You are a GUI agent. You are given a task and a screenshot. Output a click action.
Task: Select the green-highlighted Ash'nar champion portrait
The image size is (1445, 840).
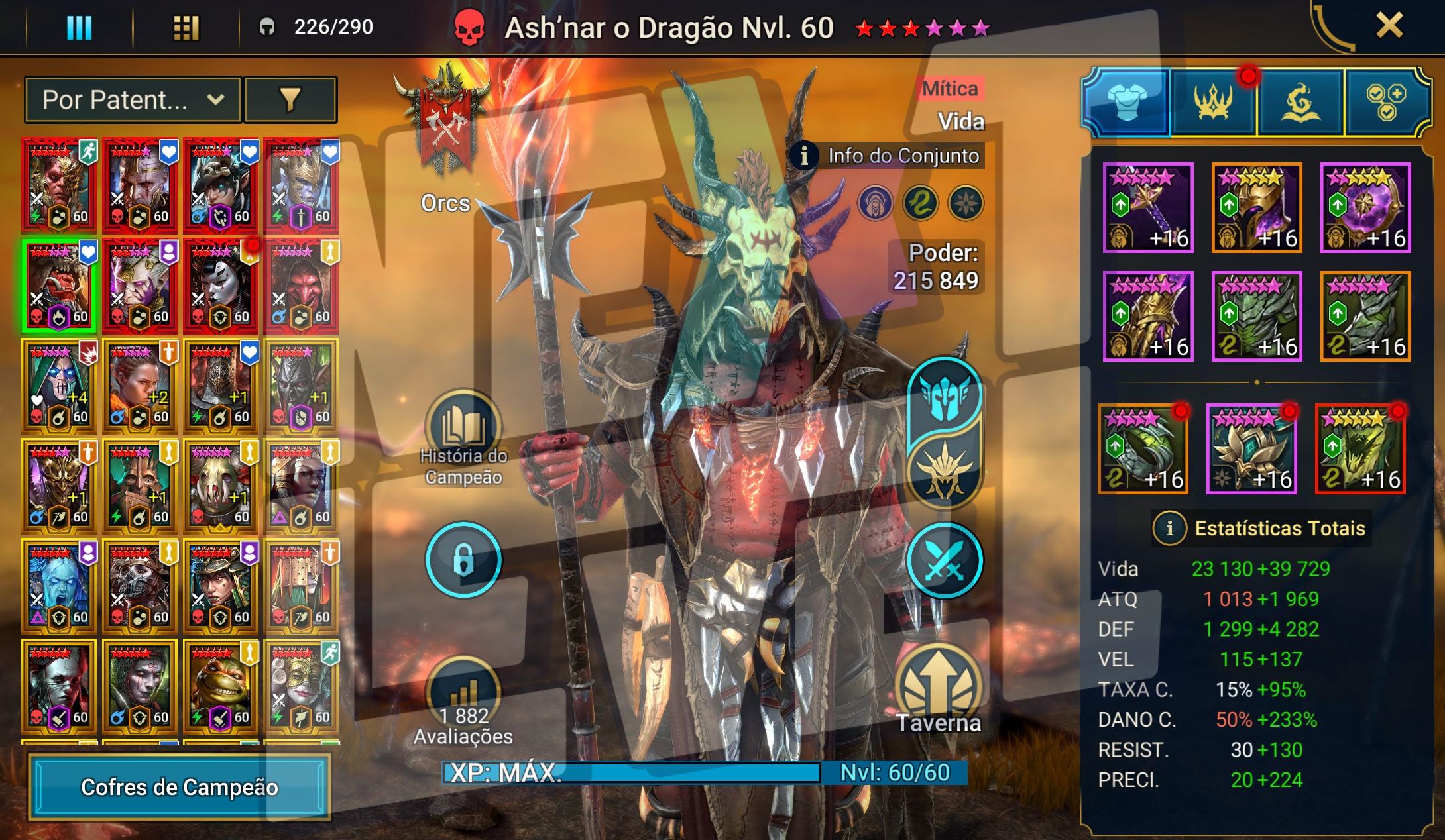(x=59, y=286)
